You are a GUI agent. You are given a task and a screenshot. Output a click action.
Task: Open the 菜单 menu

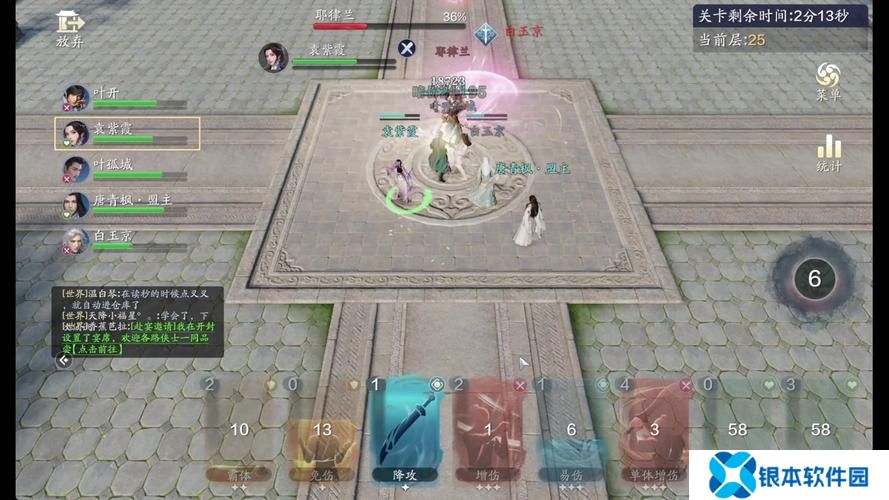tap(828, 80)
